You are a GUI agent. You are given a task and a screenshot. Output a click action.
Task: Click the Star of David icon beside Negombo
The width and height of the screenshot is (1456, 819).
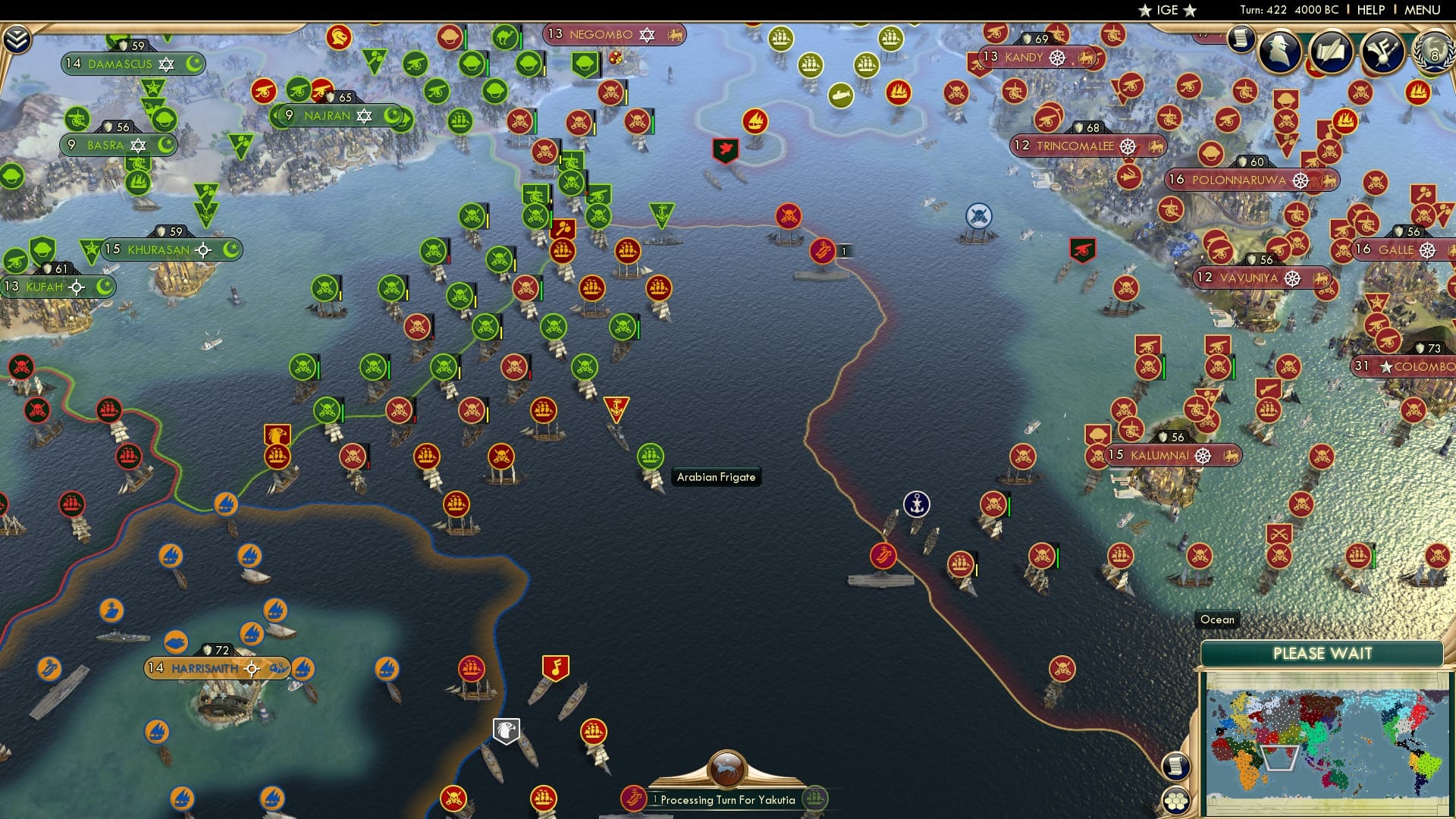pyautogui.click(x=646, y=34)
